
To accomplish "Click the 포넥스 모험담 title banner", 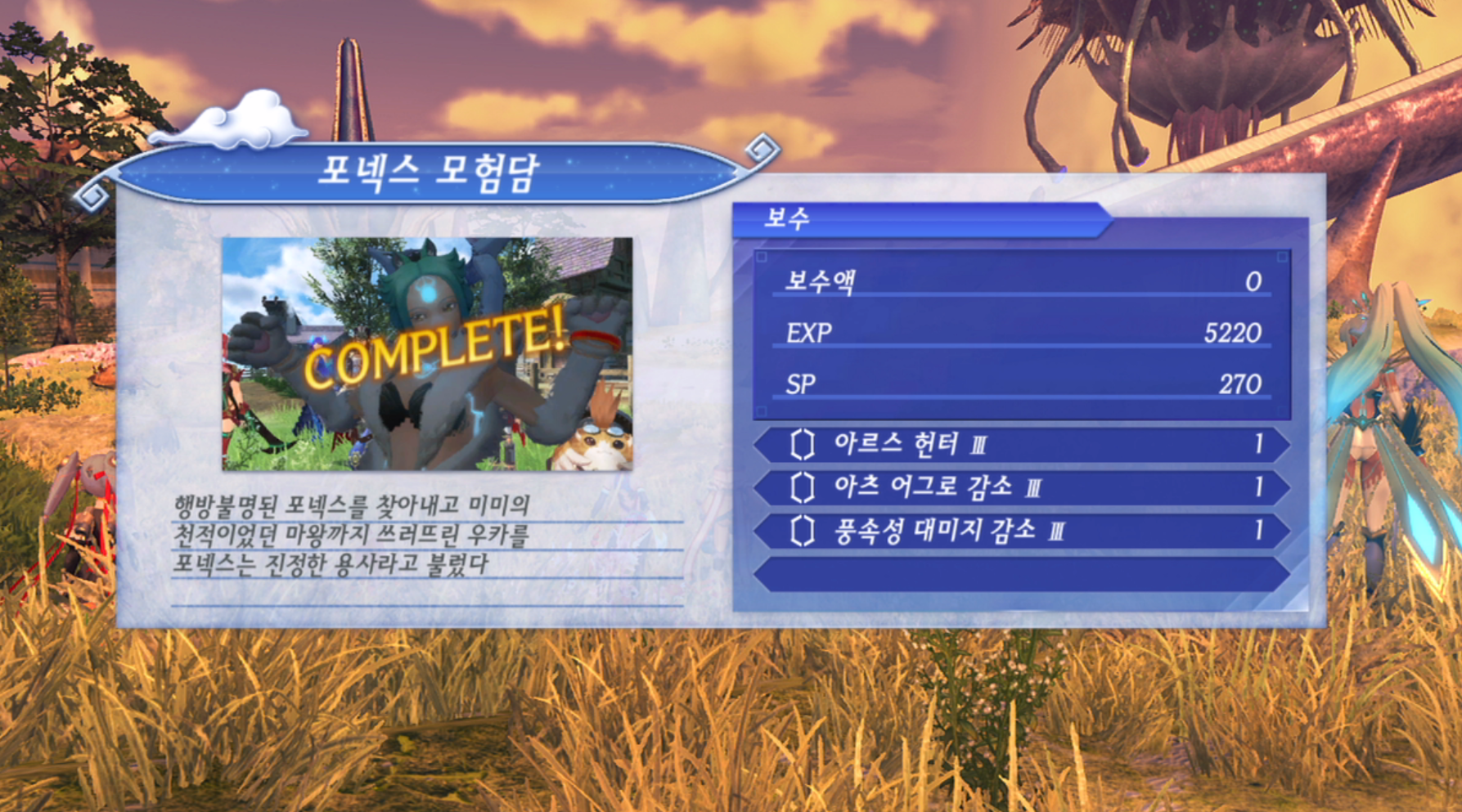I will click(x=430, y=170).
